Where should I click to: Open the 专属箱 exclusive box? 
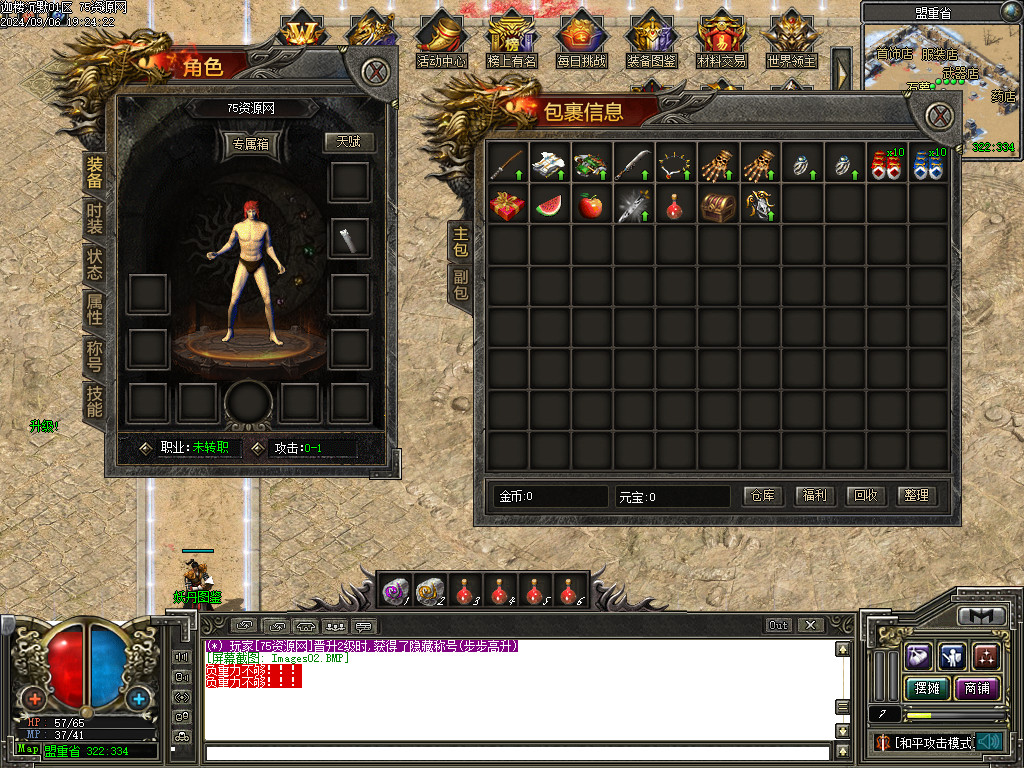(x=252, y=144)
